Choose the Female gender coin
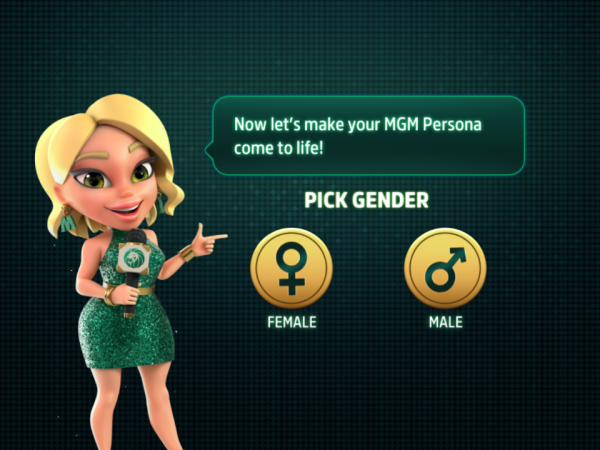This screenshot has height=450, width=600. tap(291, 269)
